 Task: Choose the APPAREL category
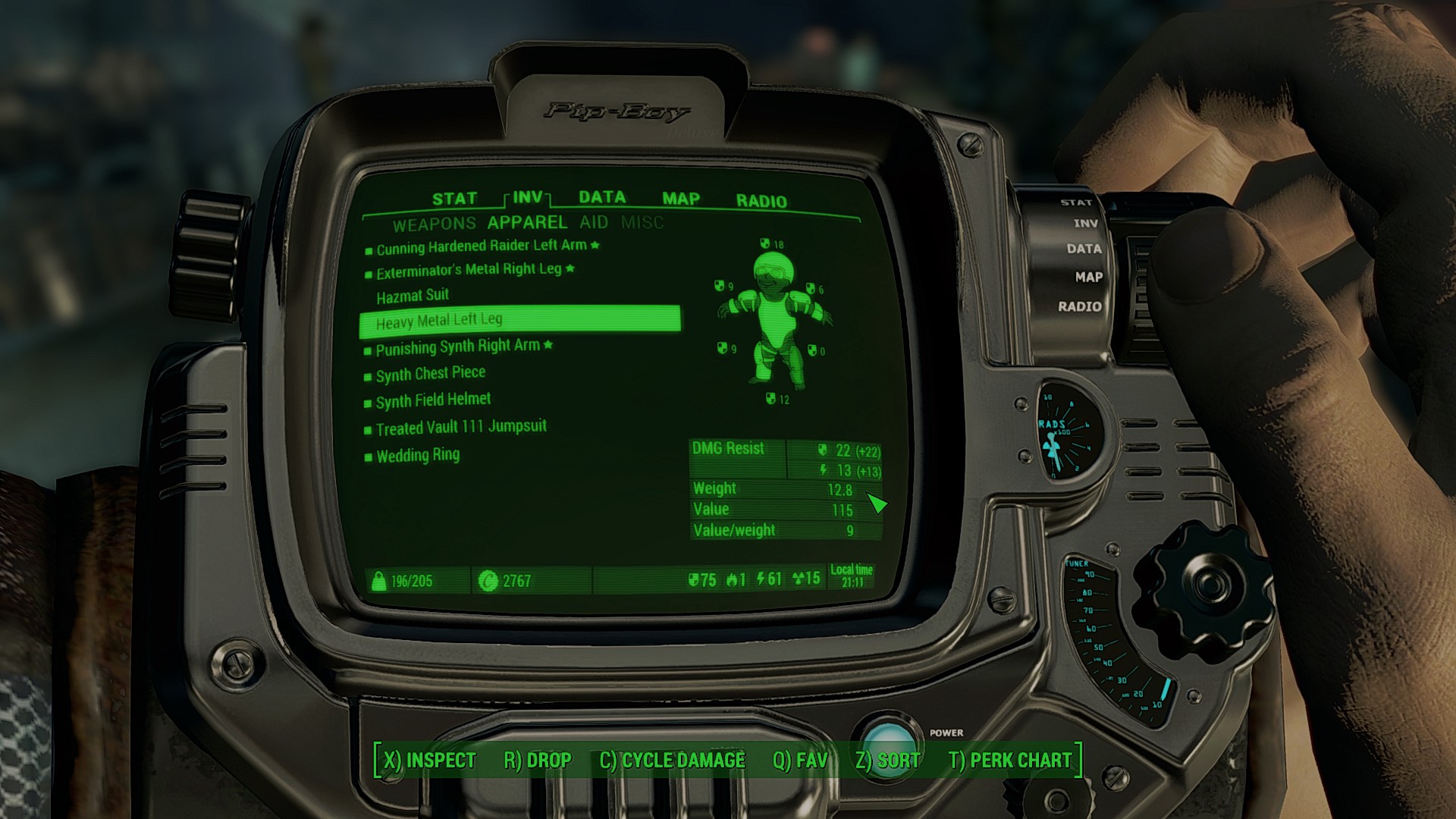[x=527, y=222]
